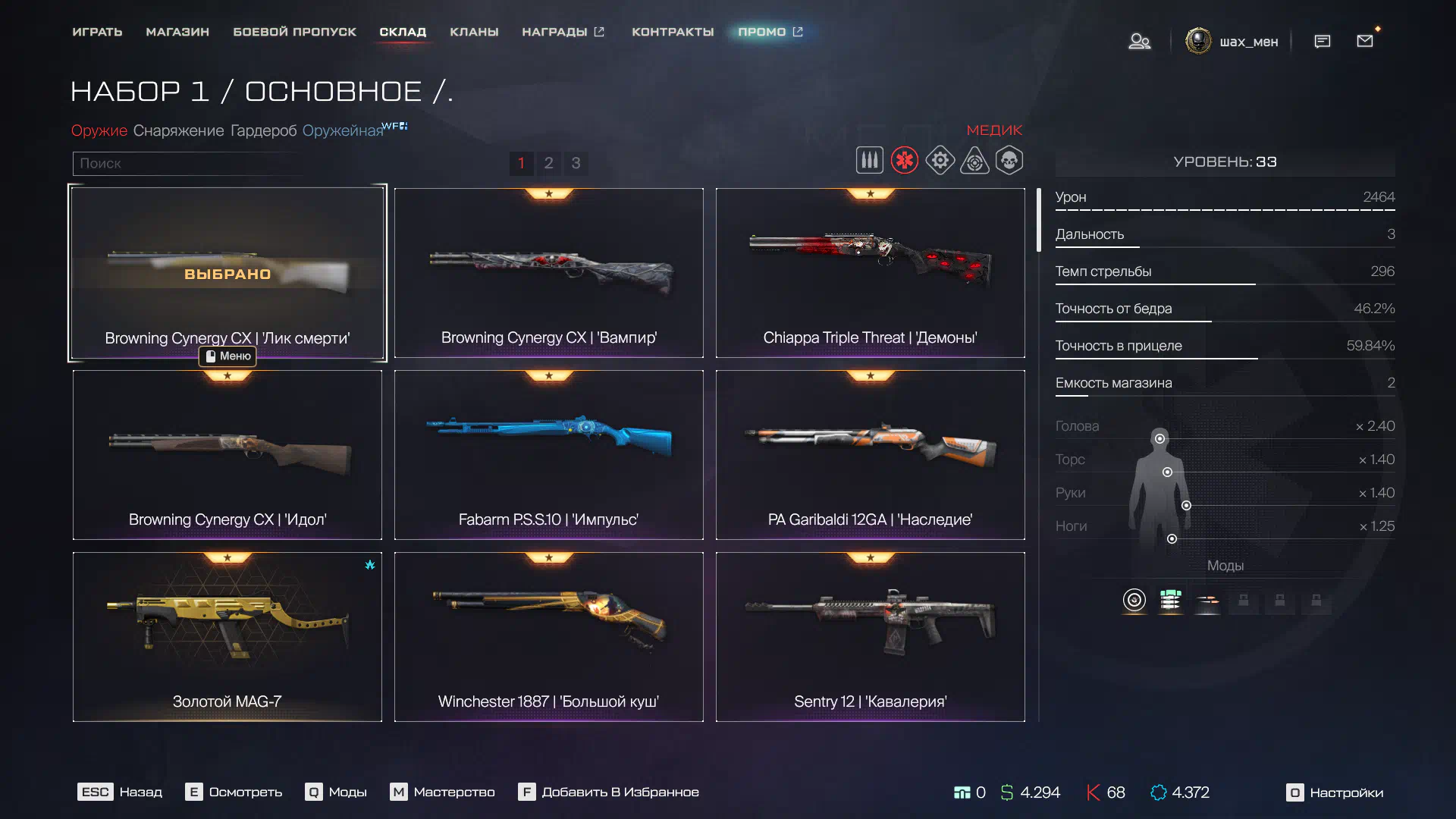This screenshot has height=819, width=1456.
Task: Open the Оружейная tab
Action: tap(343, 130)
